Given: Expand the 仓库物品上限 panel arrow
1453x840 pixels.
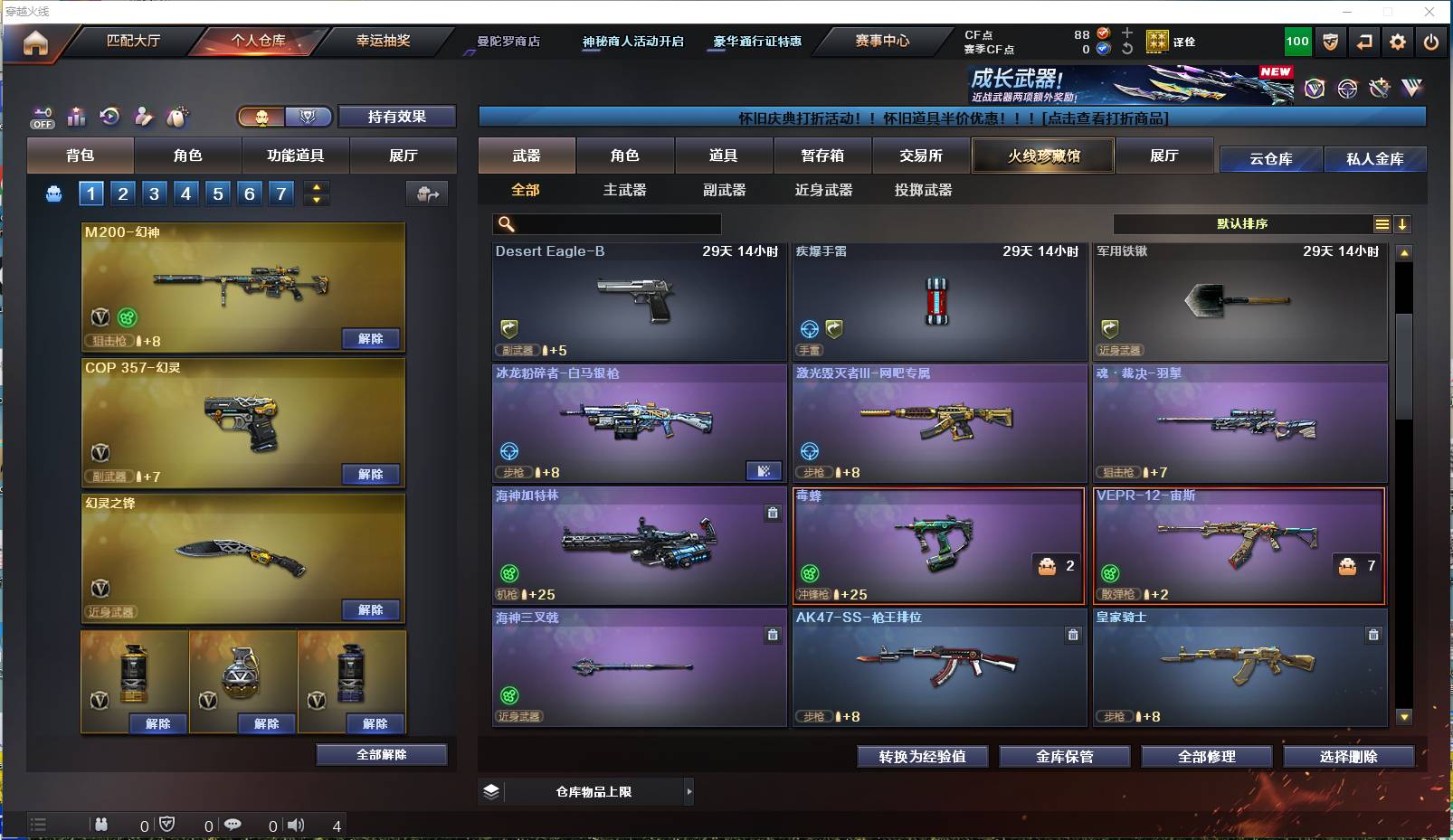Looking at the screenshot, I should coord(691,790).
